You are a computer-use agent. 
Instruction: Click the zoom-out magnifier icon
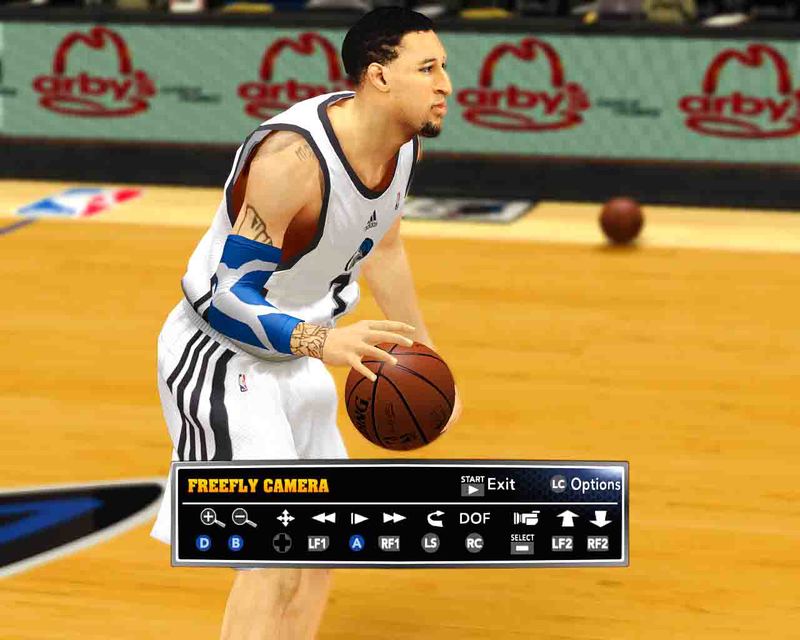point(244,518)
